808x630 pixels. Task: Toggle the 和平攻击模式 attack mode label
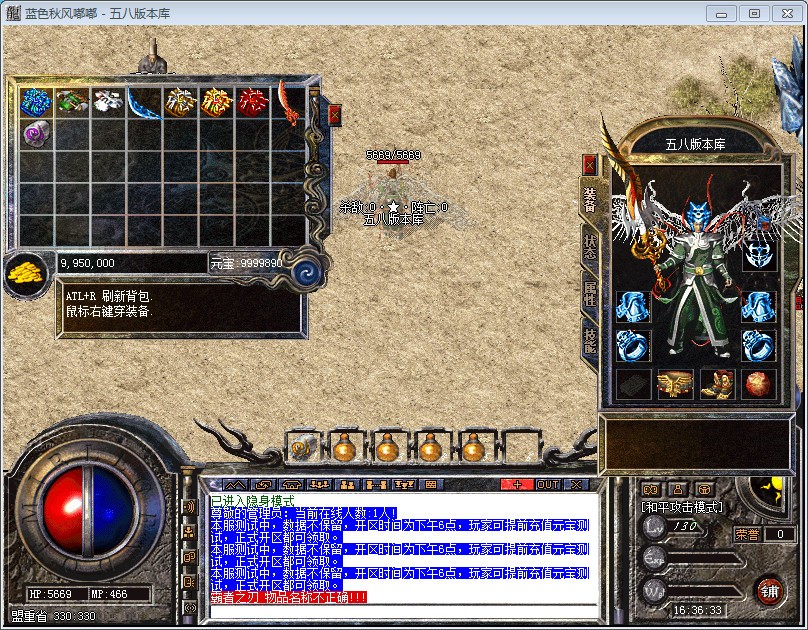(682, 508)
